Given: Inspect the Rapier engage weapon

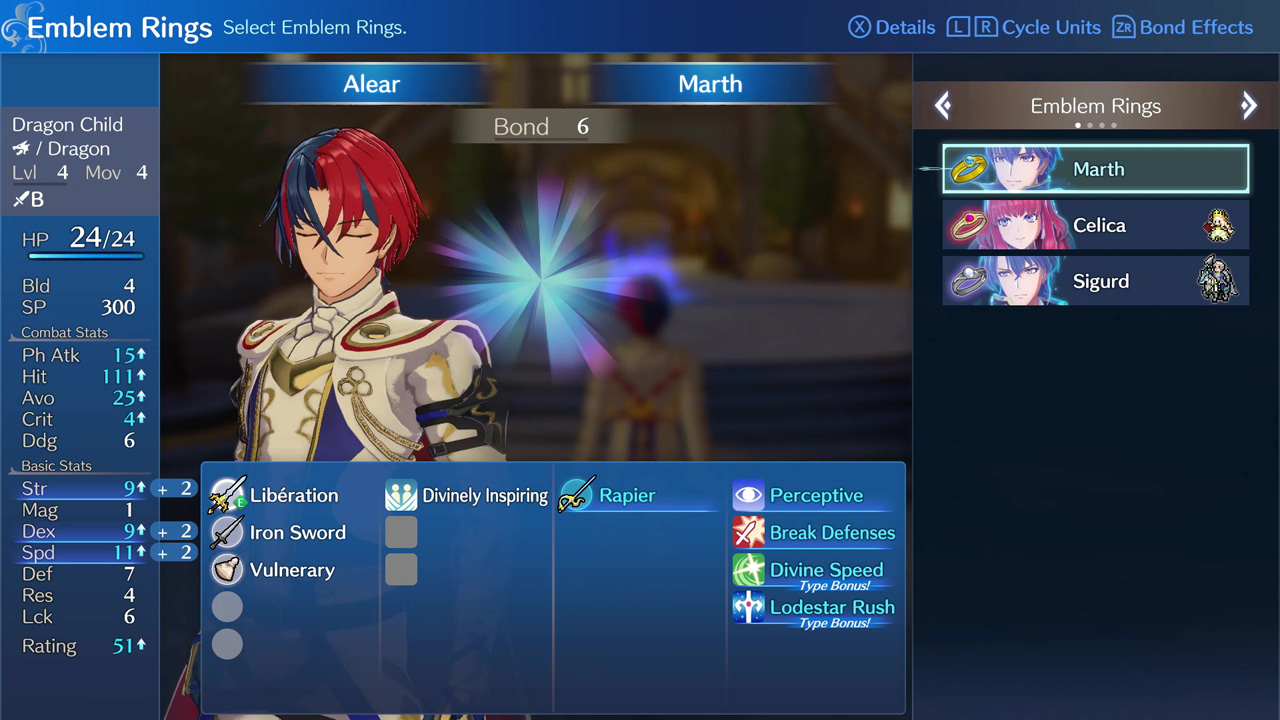Looking at the screenshot, I should click(608, 495).
